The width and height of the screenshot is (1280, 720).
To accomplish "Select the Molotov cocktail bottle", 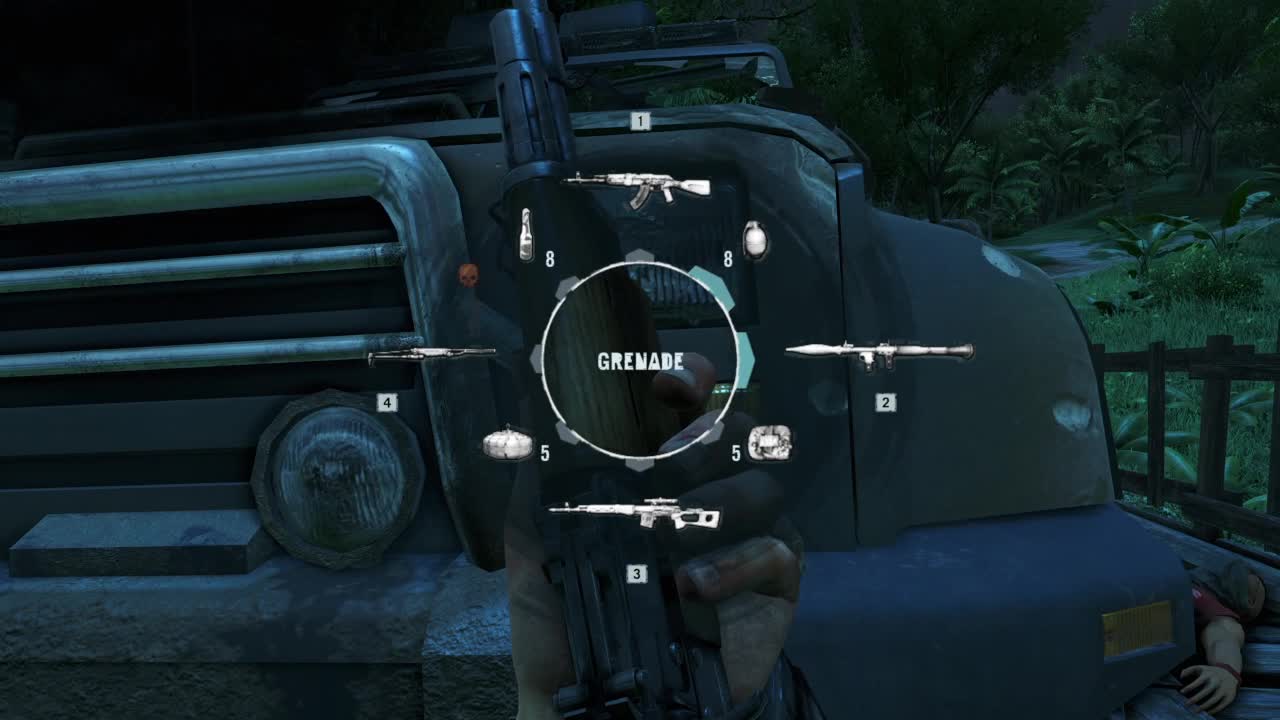I will tap(526, 236).
